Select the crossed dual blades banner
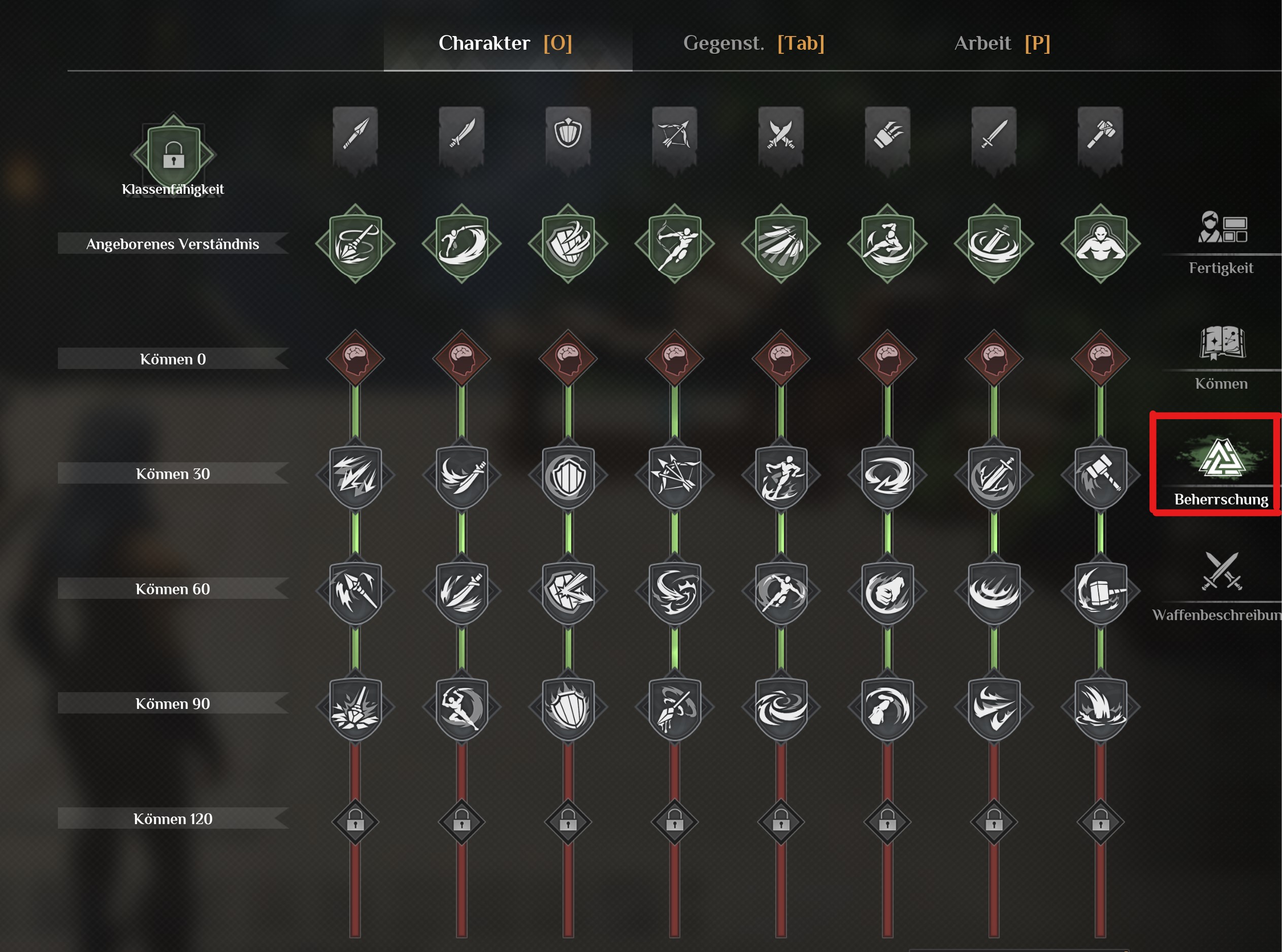 781,134
